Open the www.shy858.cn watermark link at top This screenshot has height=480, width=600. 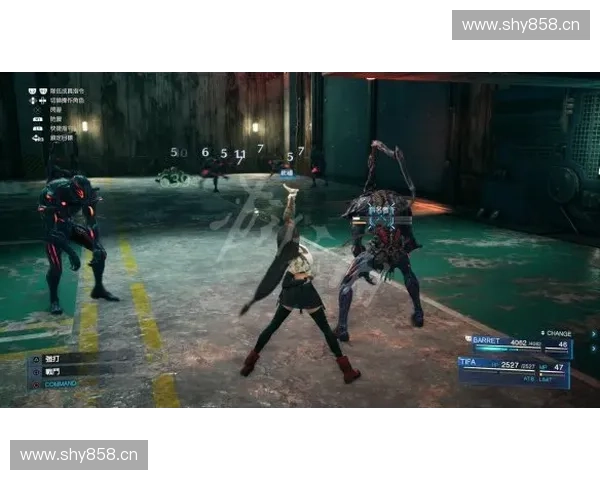pyautogui.click(x=520, y=24)
